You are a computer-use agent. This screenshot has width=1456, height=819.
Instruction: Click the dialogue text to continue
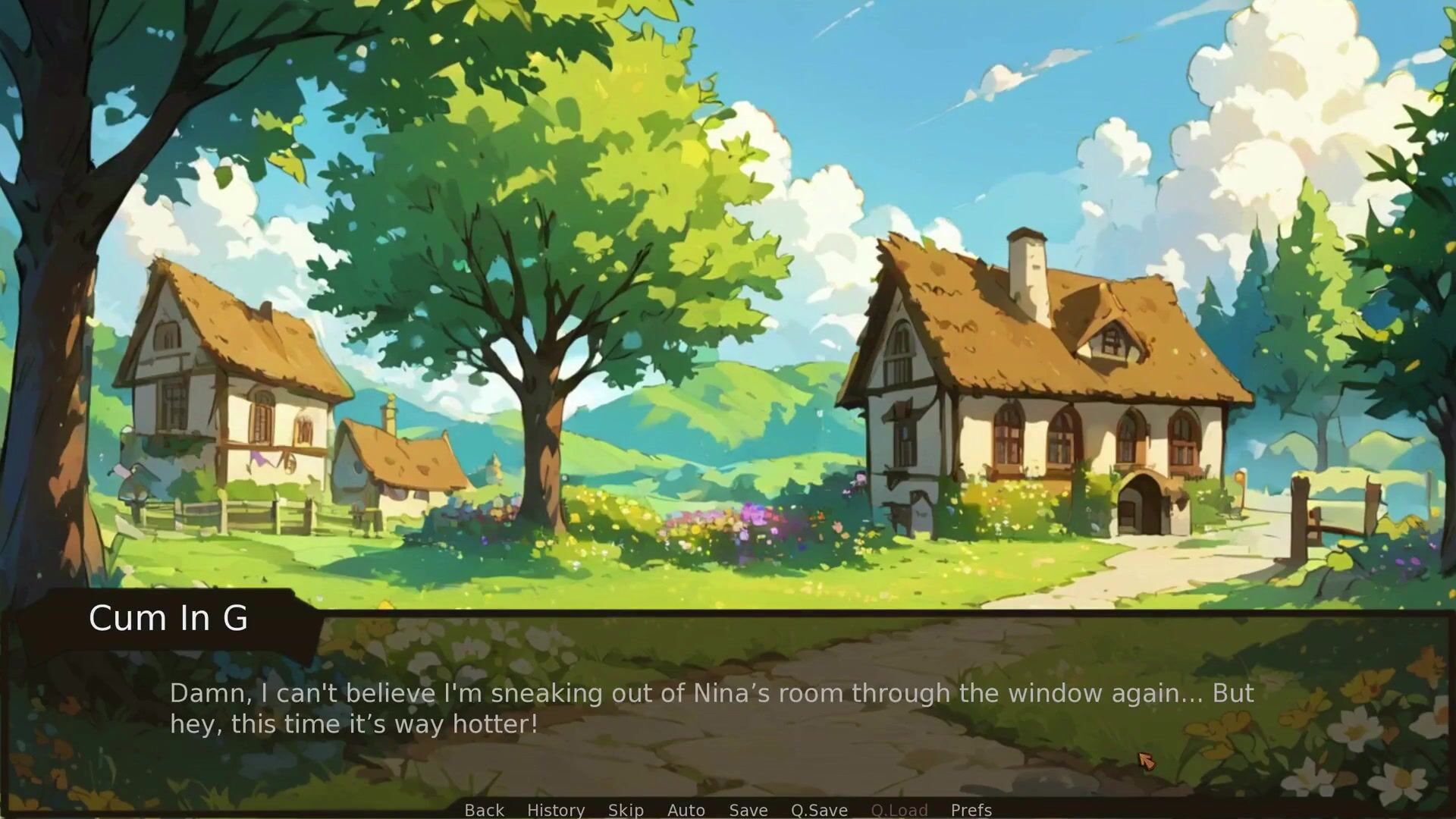click(711, 708)
